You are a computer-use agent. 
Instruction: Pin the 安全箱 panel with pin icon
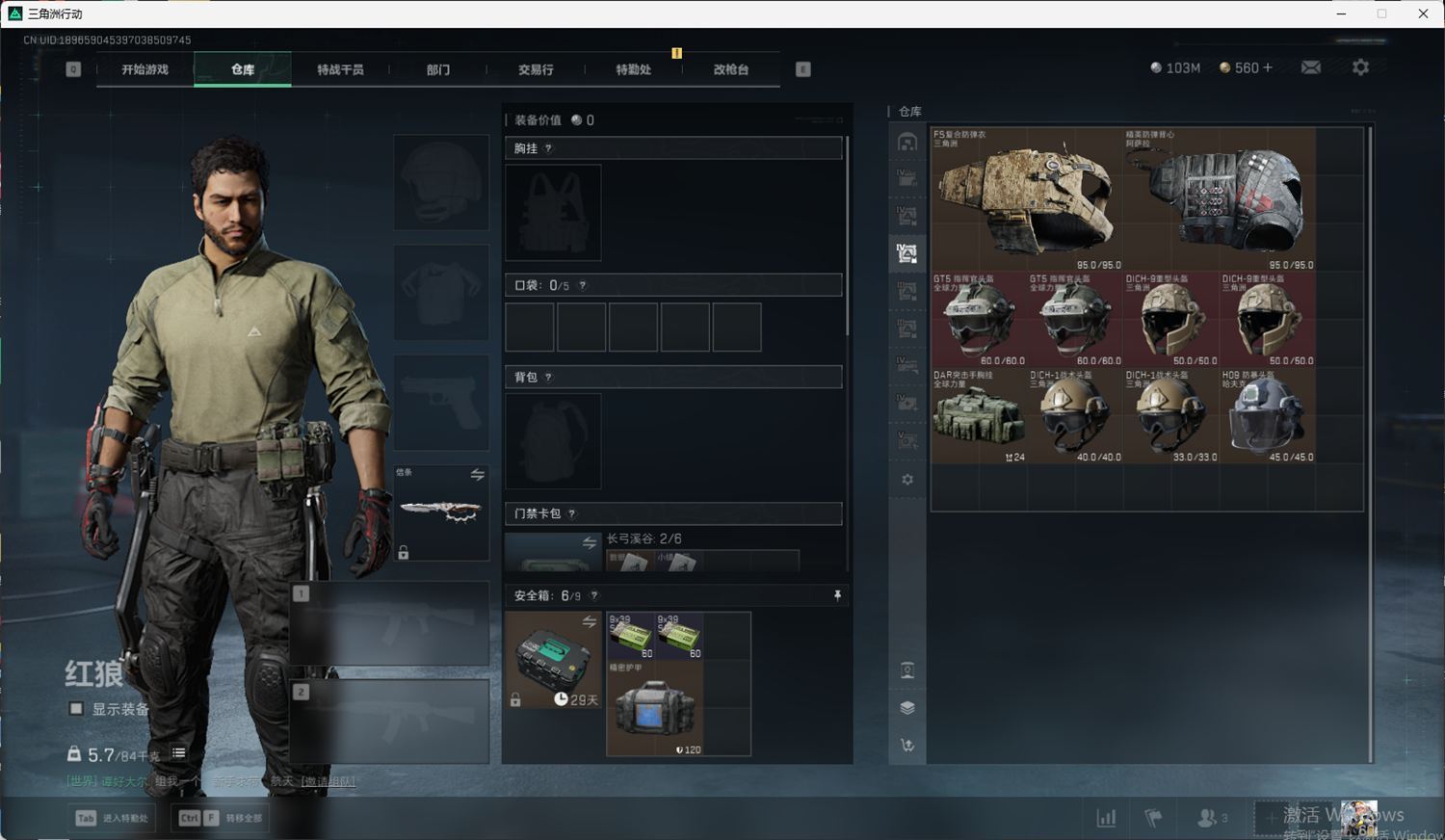837,595
